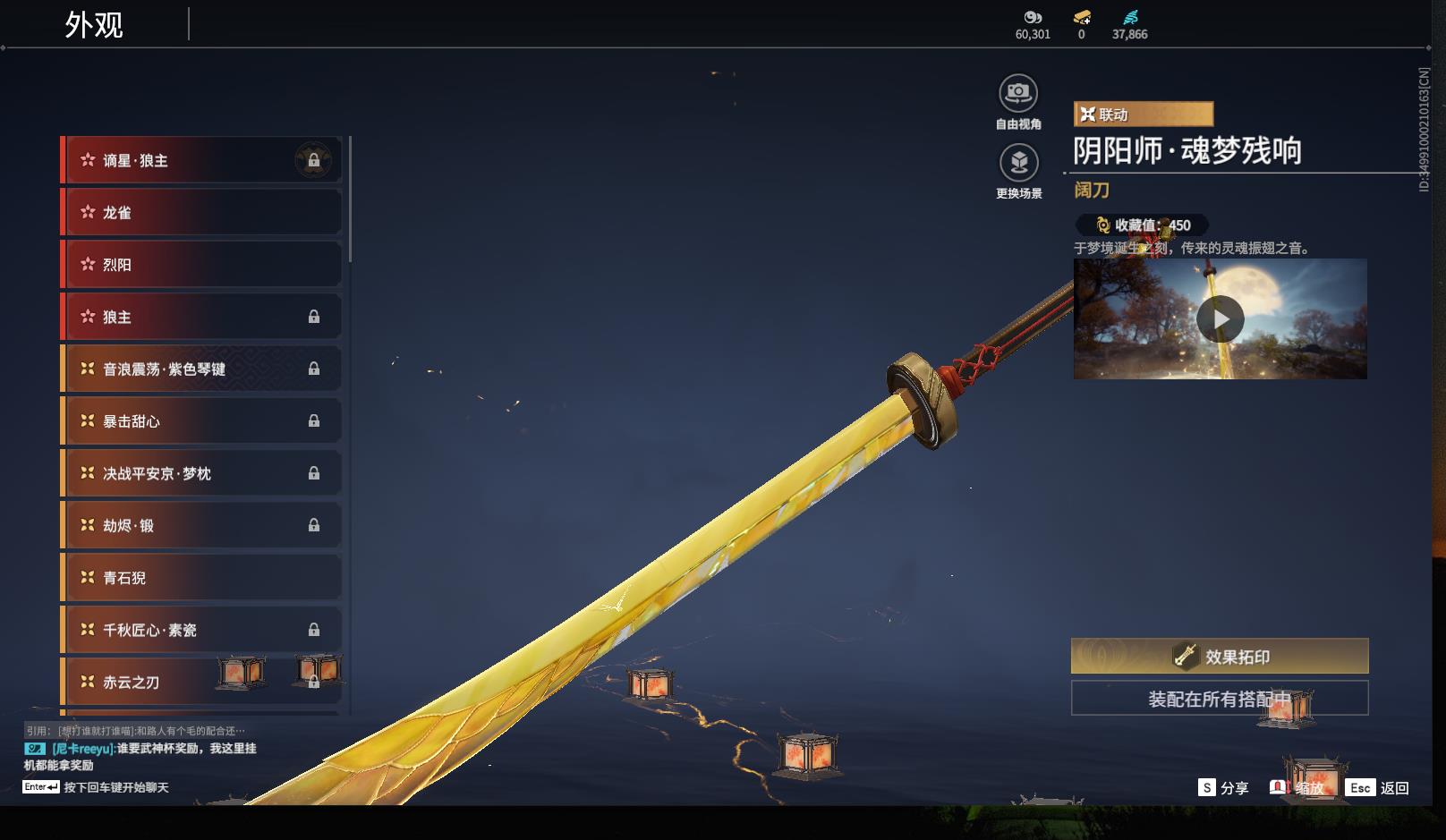Select the 烈阳 weapon skin

click(x=201, y=265)
